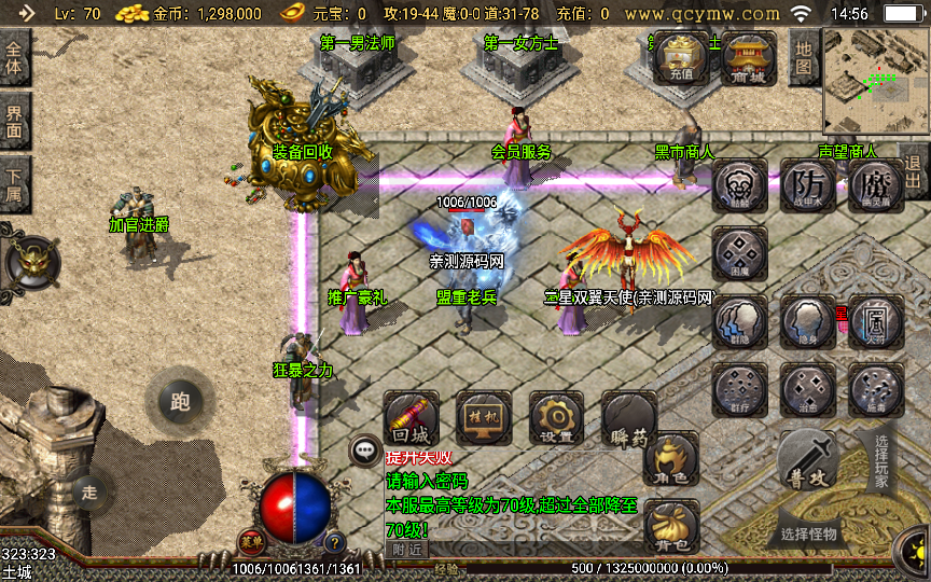Open the chat speech bubble
Screen dimensions: 931x582
click(365, 451)
